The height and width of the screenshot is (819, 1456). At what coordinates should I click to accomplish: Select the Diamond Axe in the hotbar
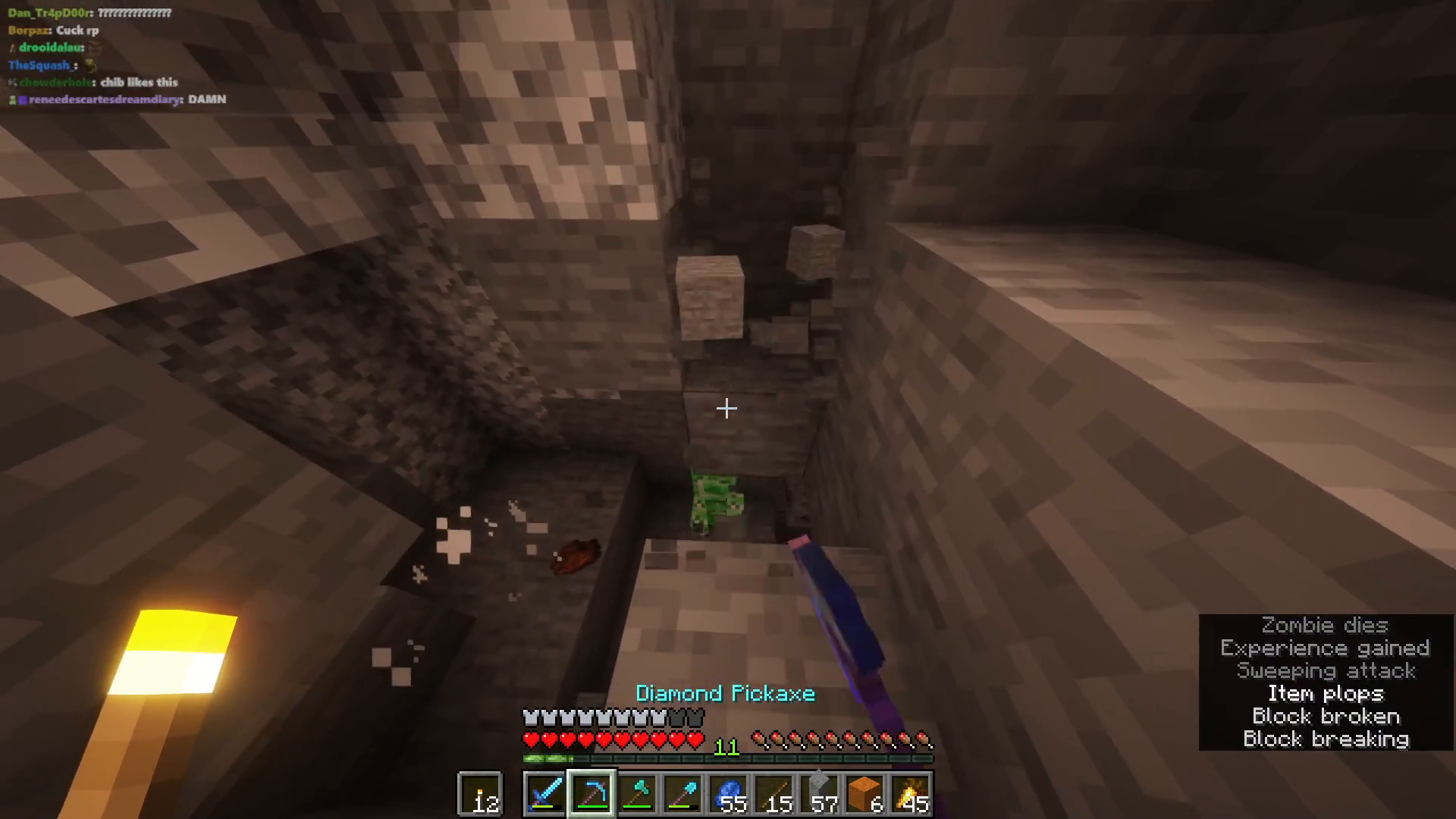(x=639, y=792)
